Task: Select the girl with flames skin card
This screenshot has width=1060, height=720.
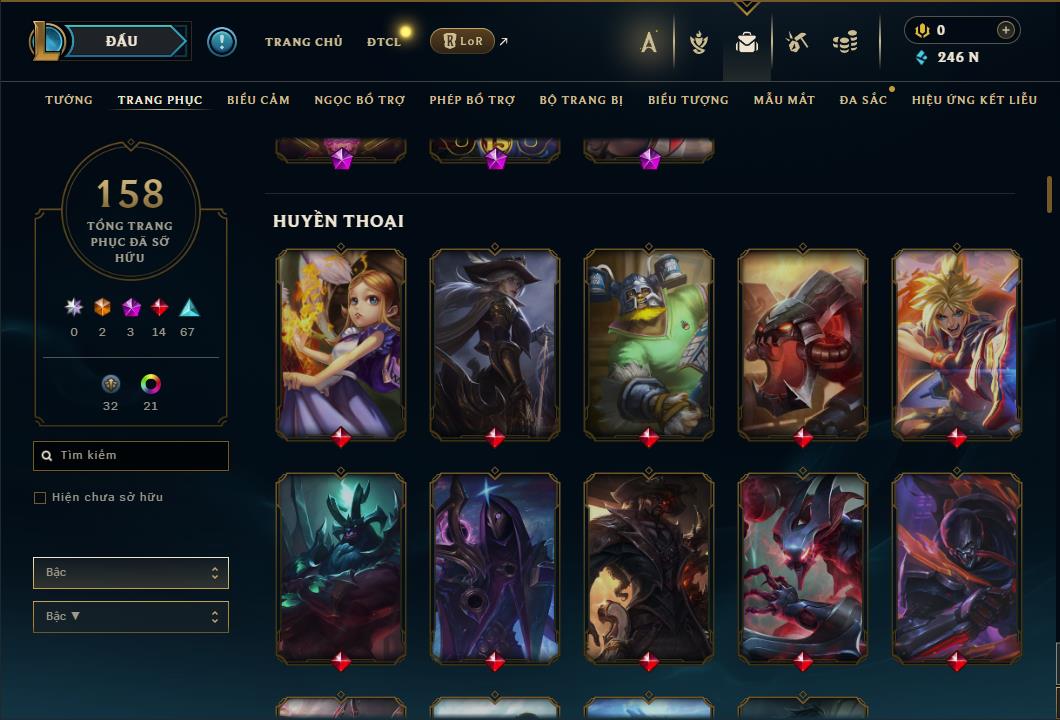Action: pyautogui.click(x=341, y=343)
